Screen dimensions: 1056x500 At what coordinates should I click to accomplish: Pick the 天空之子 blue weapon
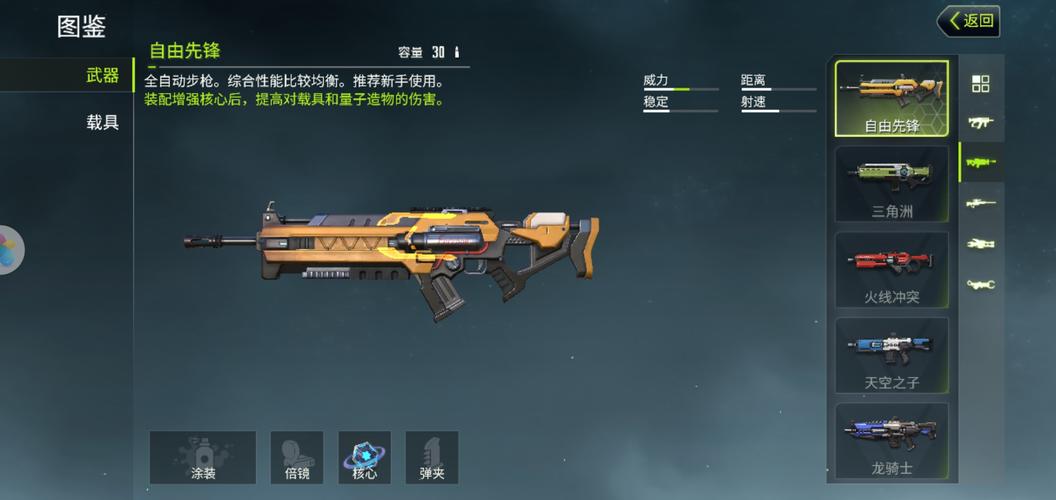point(891,355)
